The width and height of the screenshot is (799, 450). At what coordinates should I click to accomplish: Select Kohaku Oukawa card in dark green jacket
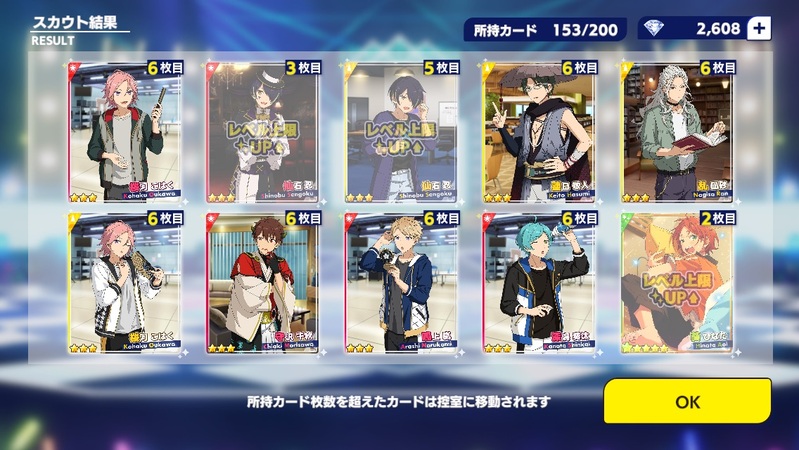click(x=124, y=133)
